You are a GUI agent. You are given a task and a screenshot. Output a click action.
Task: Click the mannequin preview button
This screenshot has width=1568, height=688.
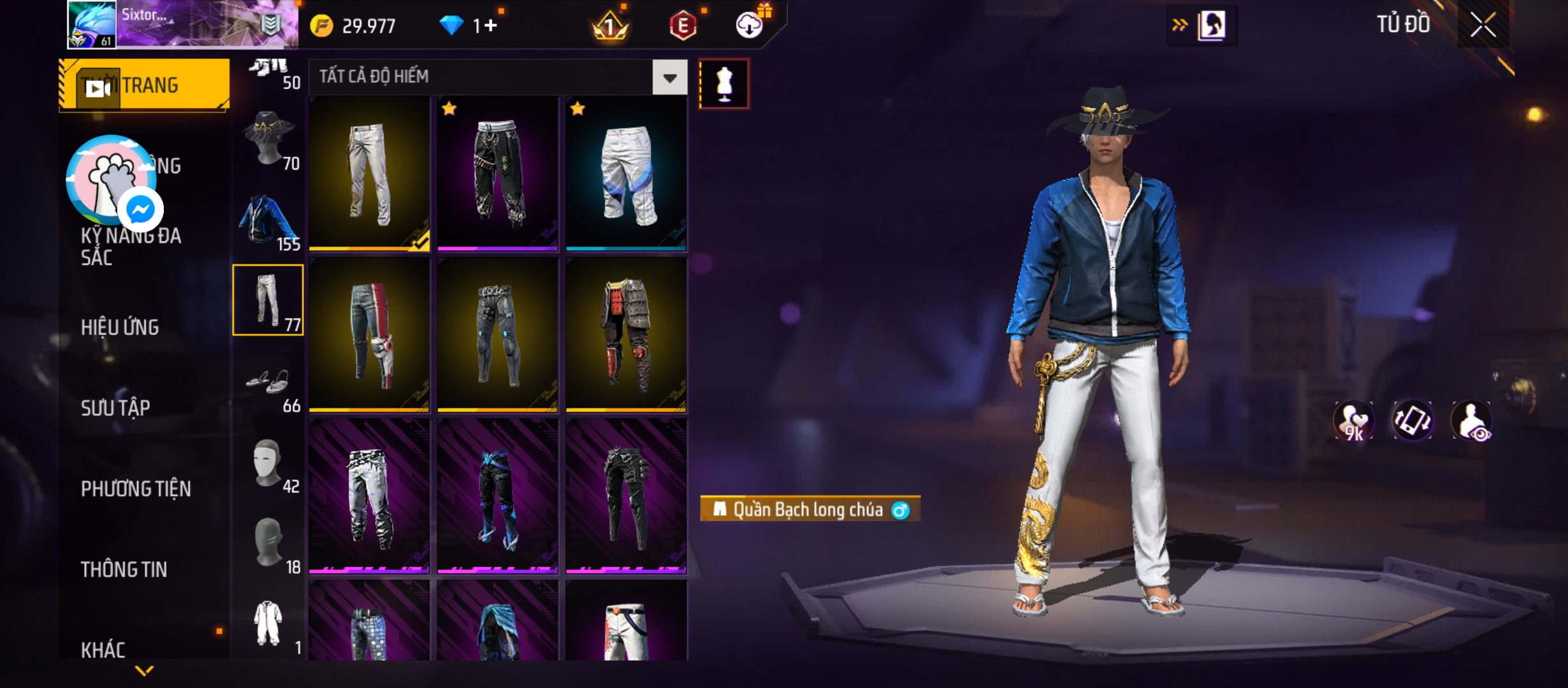click(x=723, y=83)
